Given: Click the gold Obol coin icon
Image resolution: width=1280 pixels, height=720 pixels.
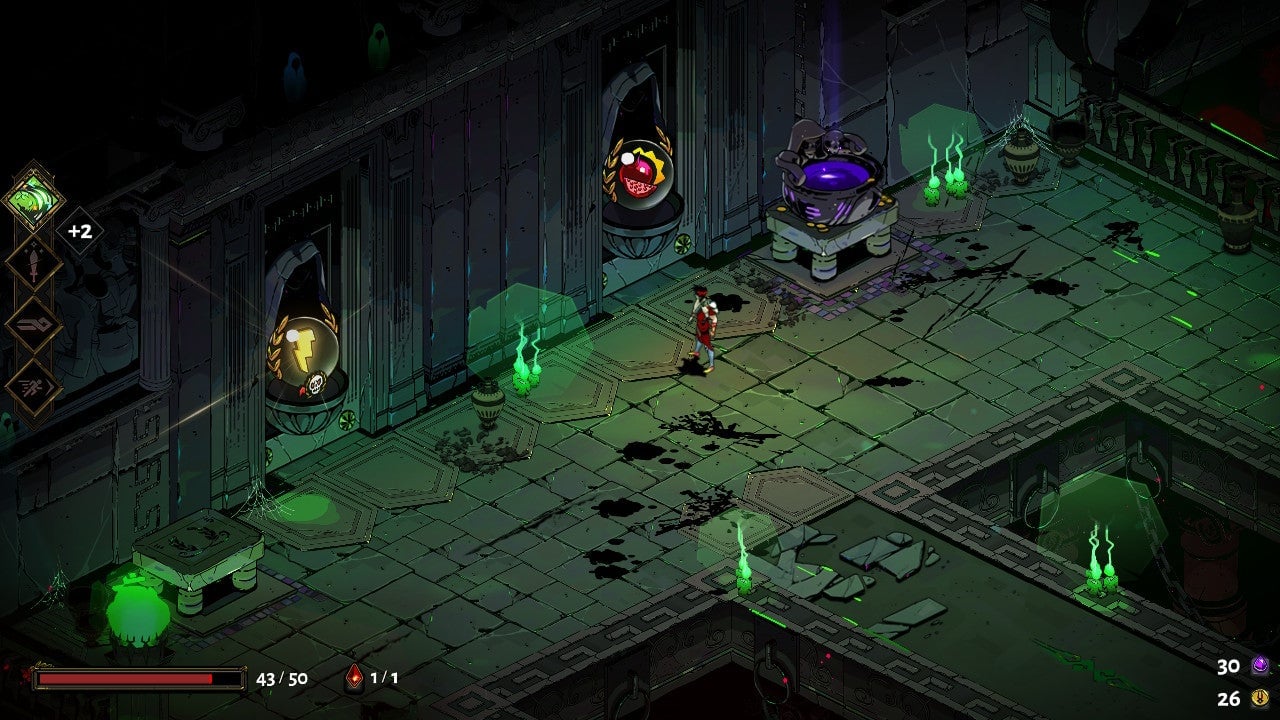Looking at the screenshot, I should click(x=1259, y=699).
